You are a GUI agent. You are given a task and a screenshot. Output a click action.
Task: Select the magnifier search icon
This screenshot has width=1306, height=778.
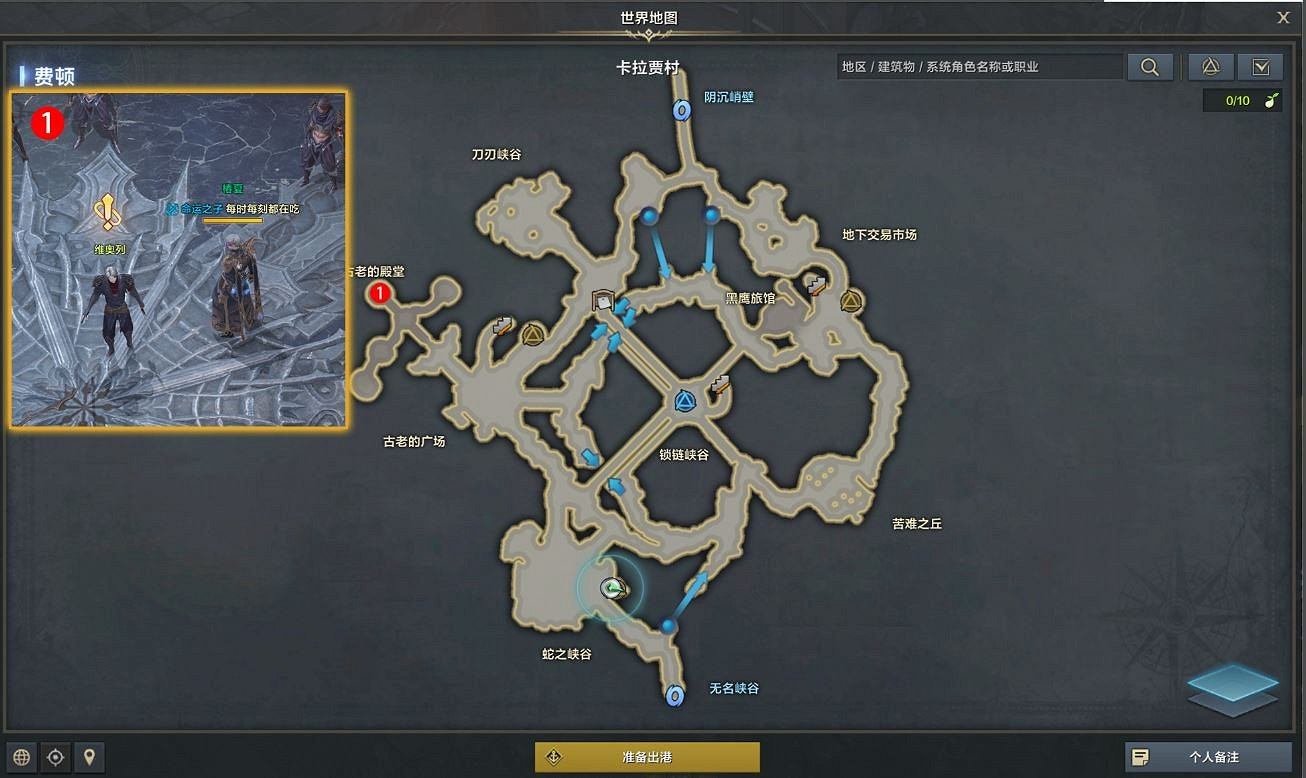point(1149,66)
